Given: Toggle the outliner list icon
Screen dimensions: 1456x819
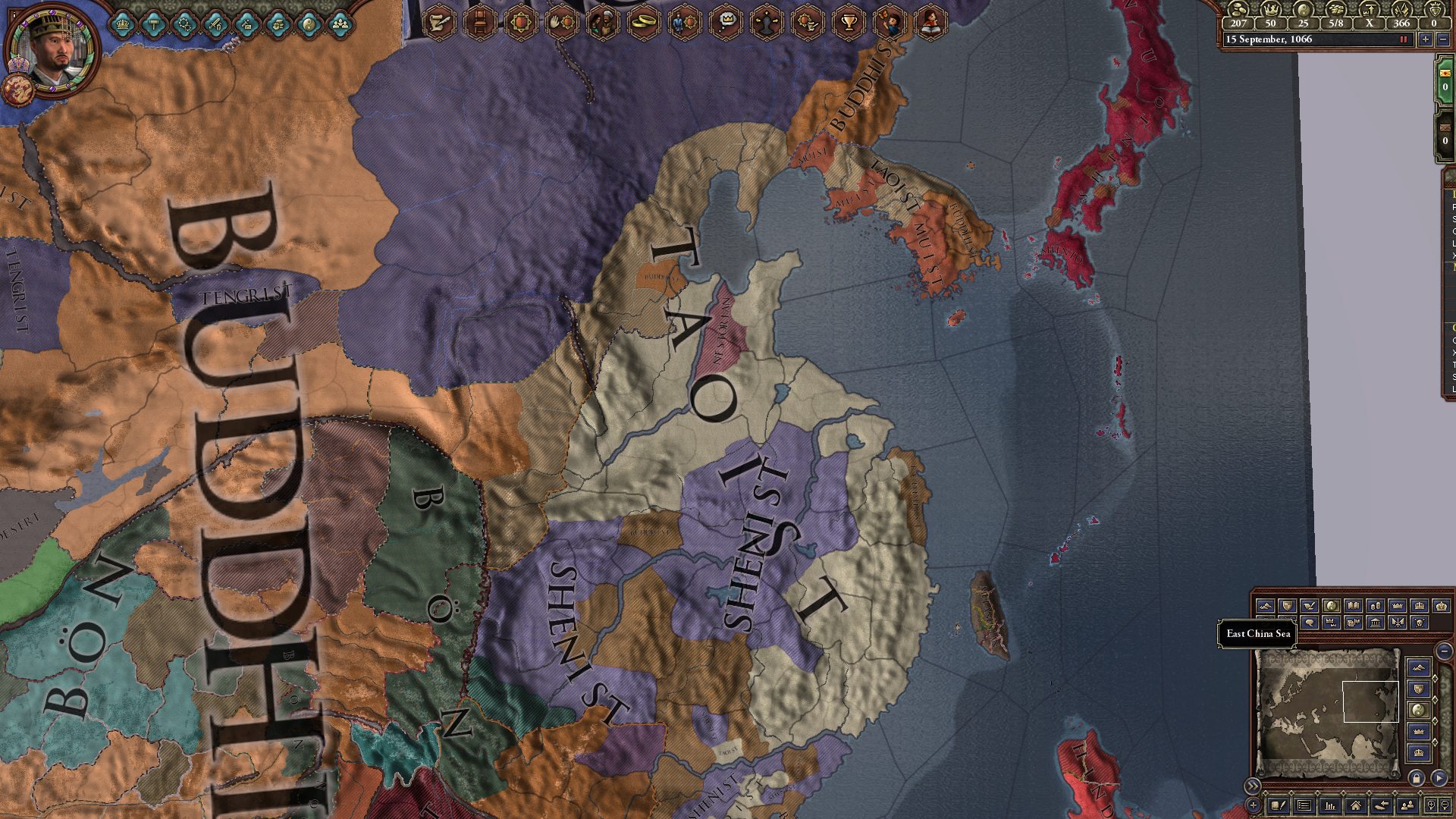Looking at the screenshot, I should tap(1304, 805).
